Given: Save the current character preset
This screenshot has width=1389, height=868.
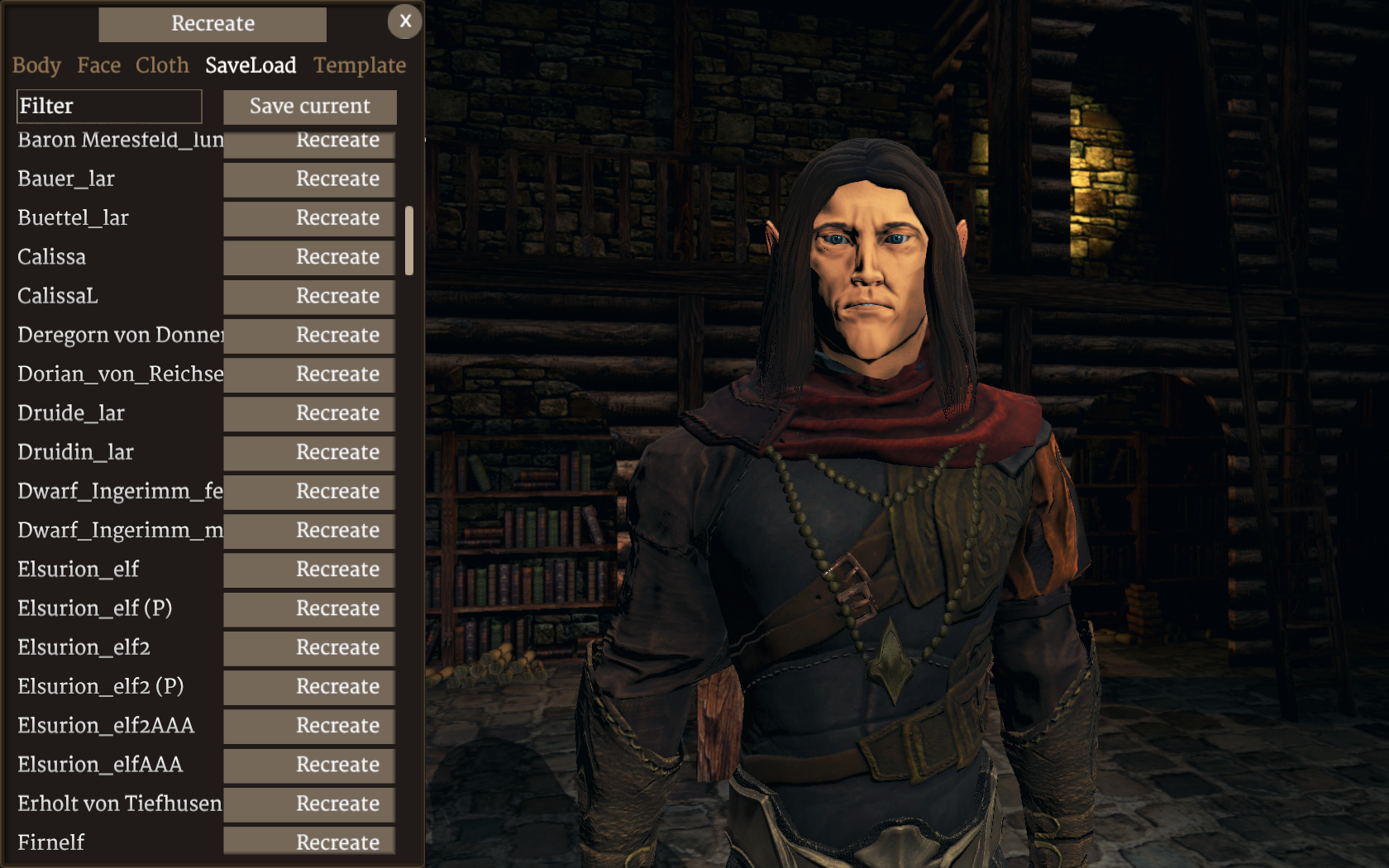Looking at the screenshot, I should coord(309,107).
